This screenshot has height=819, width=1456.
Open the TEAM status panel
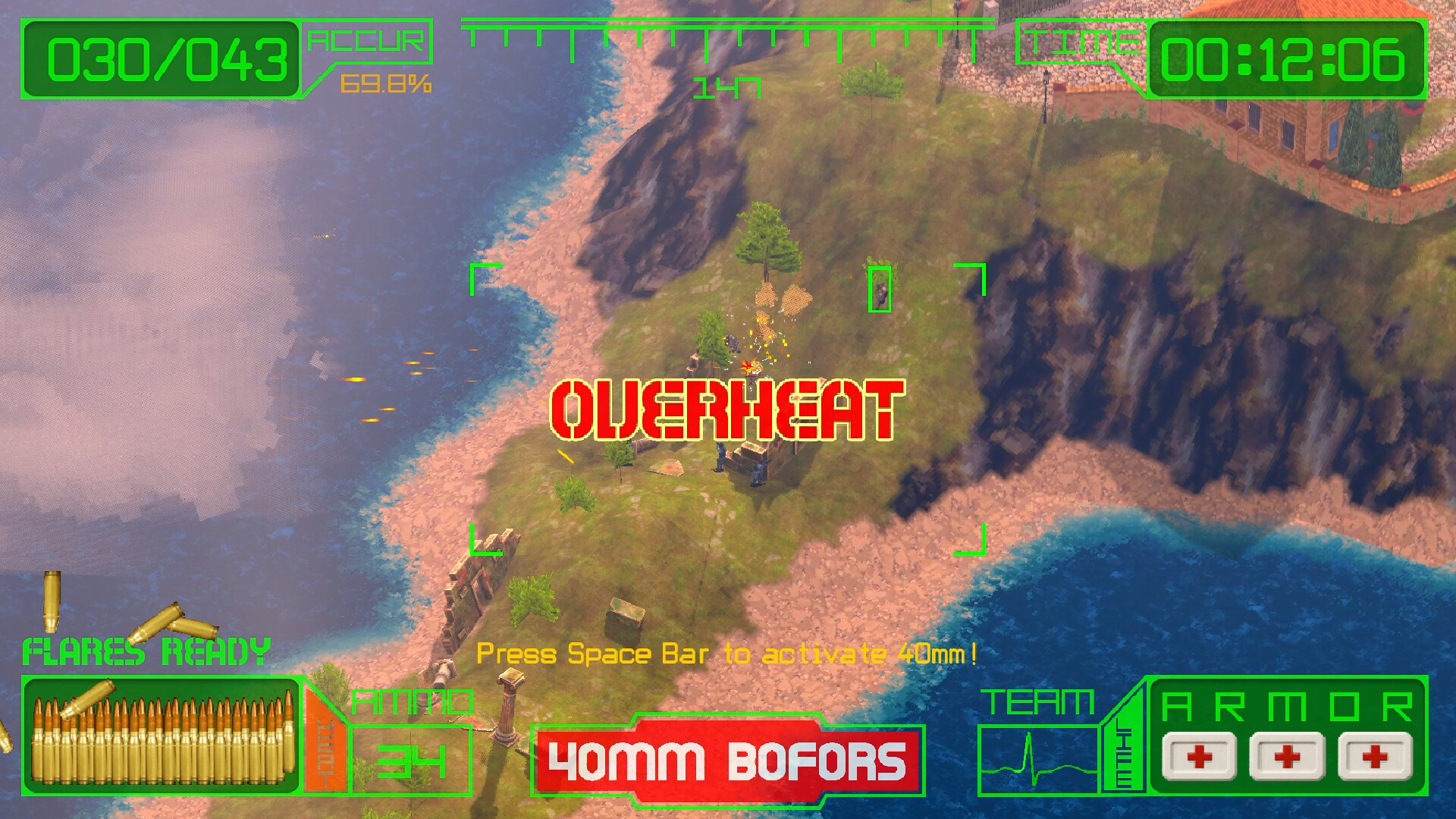click(x=1039, y=700)
